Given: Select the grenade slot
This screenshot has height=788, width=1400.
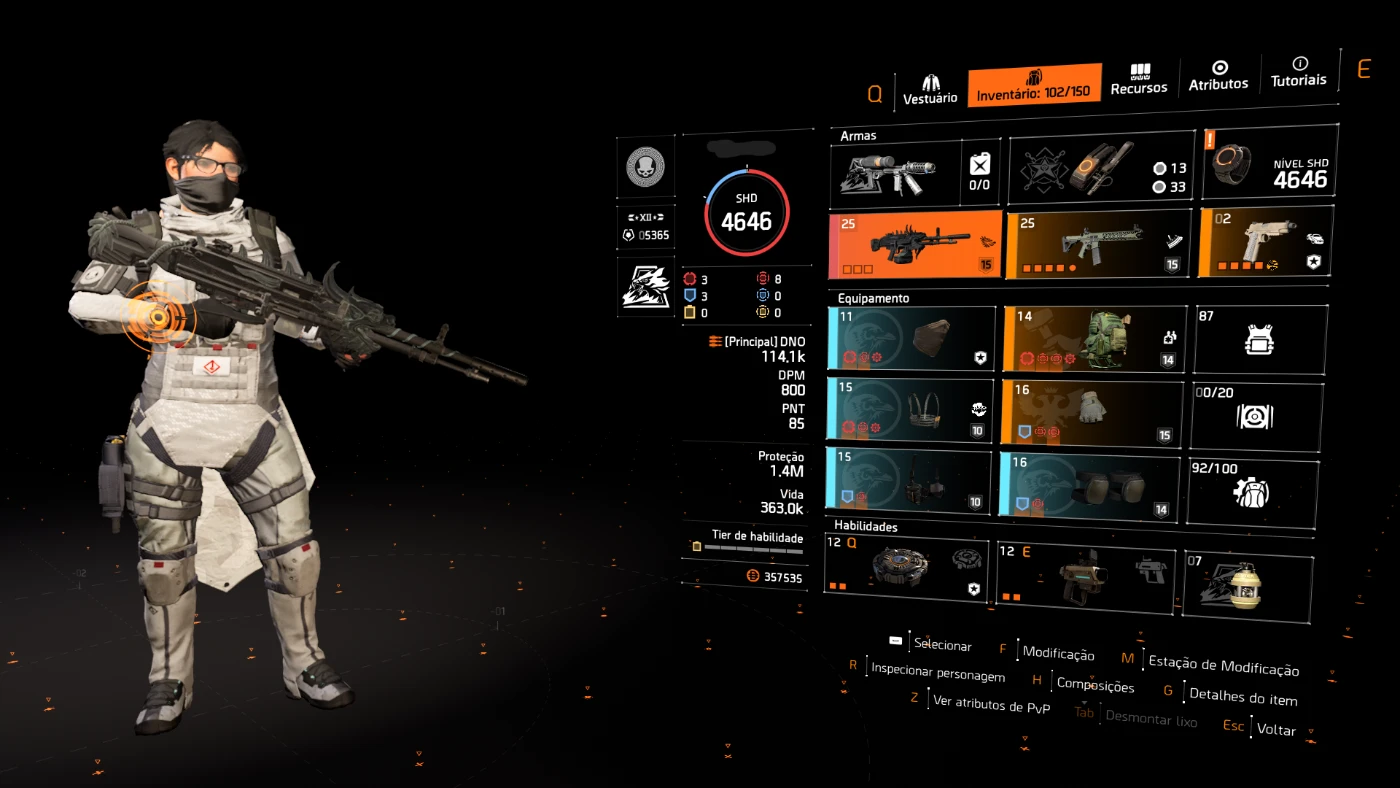Looking at the screenshot, I should click(x=1247, y=585).
